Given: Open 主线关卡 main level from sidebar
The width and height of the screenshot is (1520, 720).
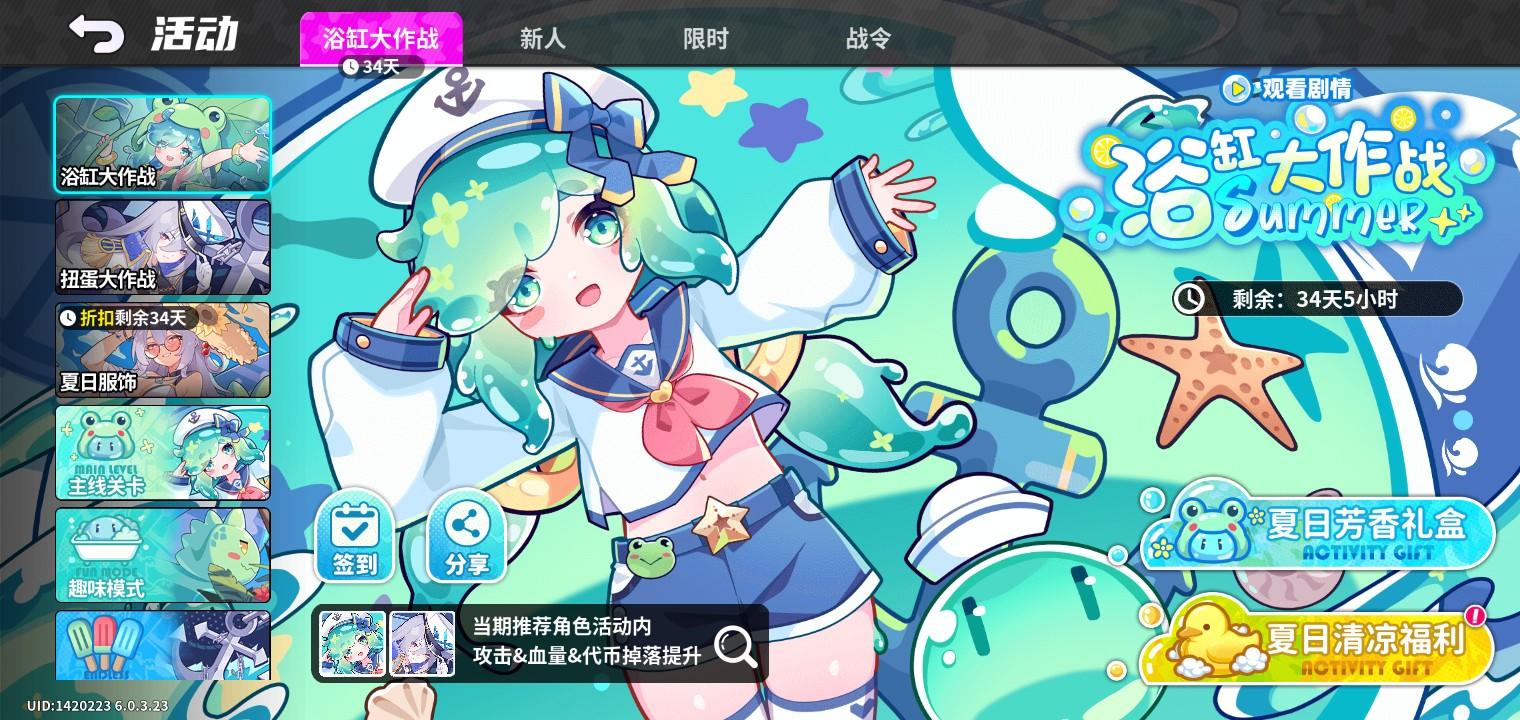Looking at the screenshot, I should click(162, 452).
